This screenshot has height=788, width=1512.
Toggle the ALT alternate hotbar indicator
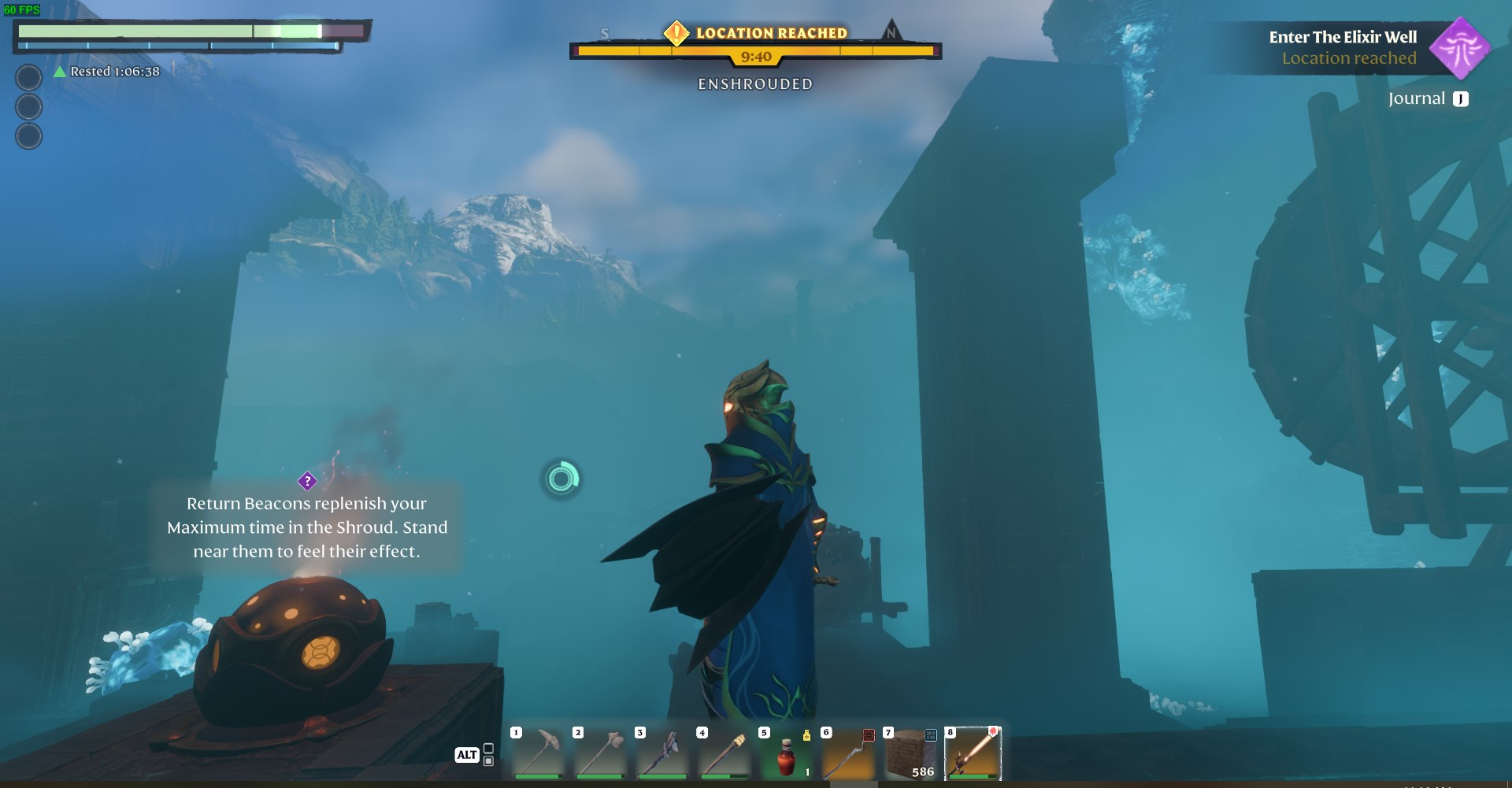pyautogui.click(x=466, y=754)
